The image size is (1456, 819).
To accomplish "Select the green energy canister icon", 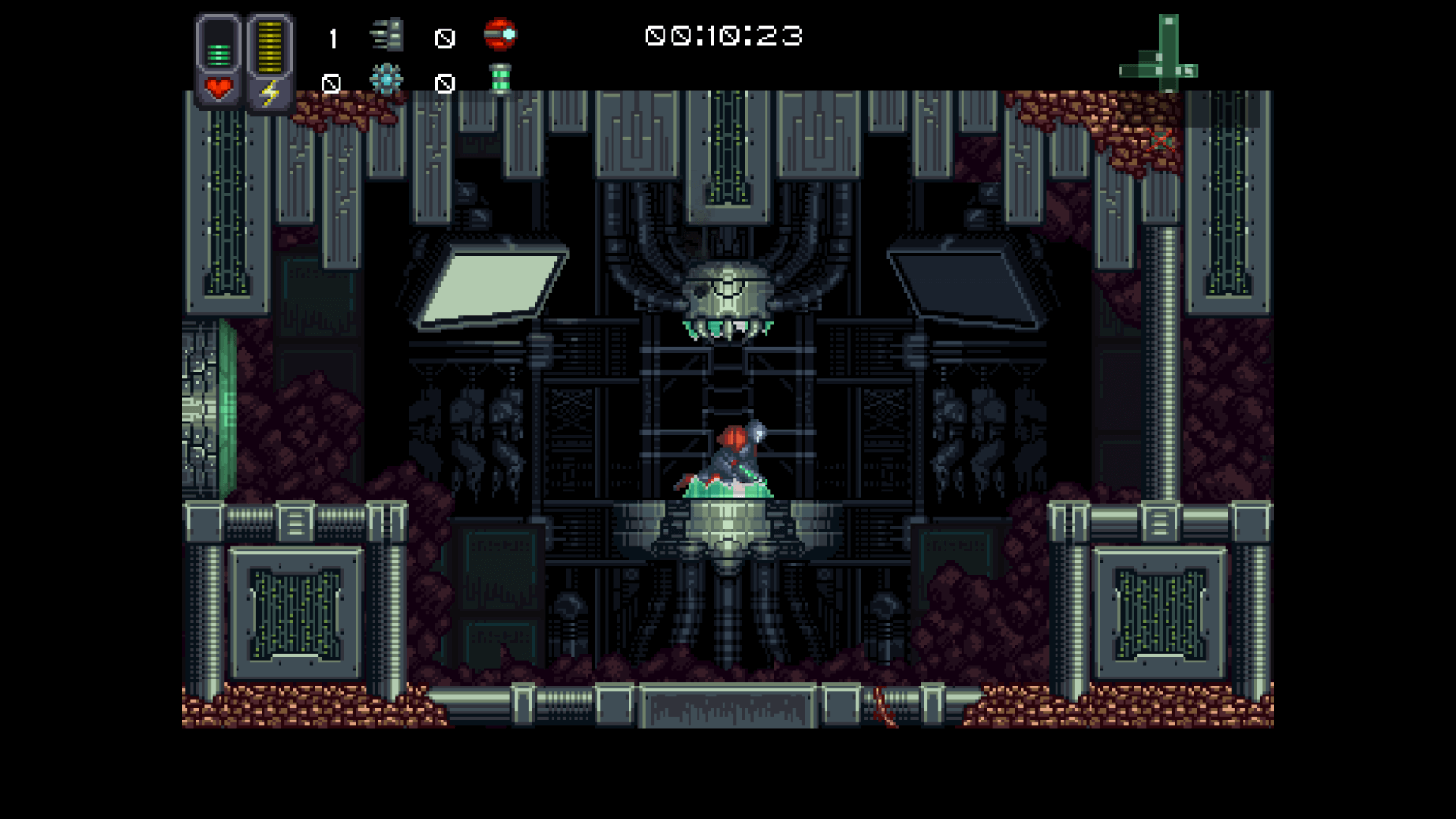I will click(x=500, y=80).
